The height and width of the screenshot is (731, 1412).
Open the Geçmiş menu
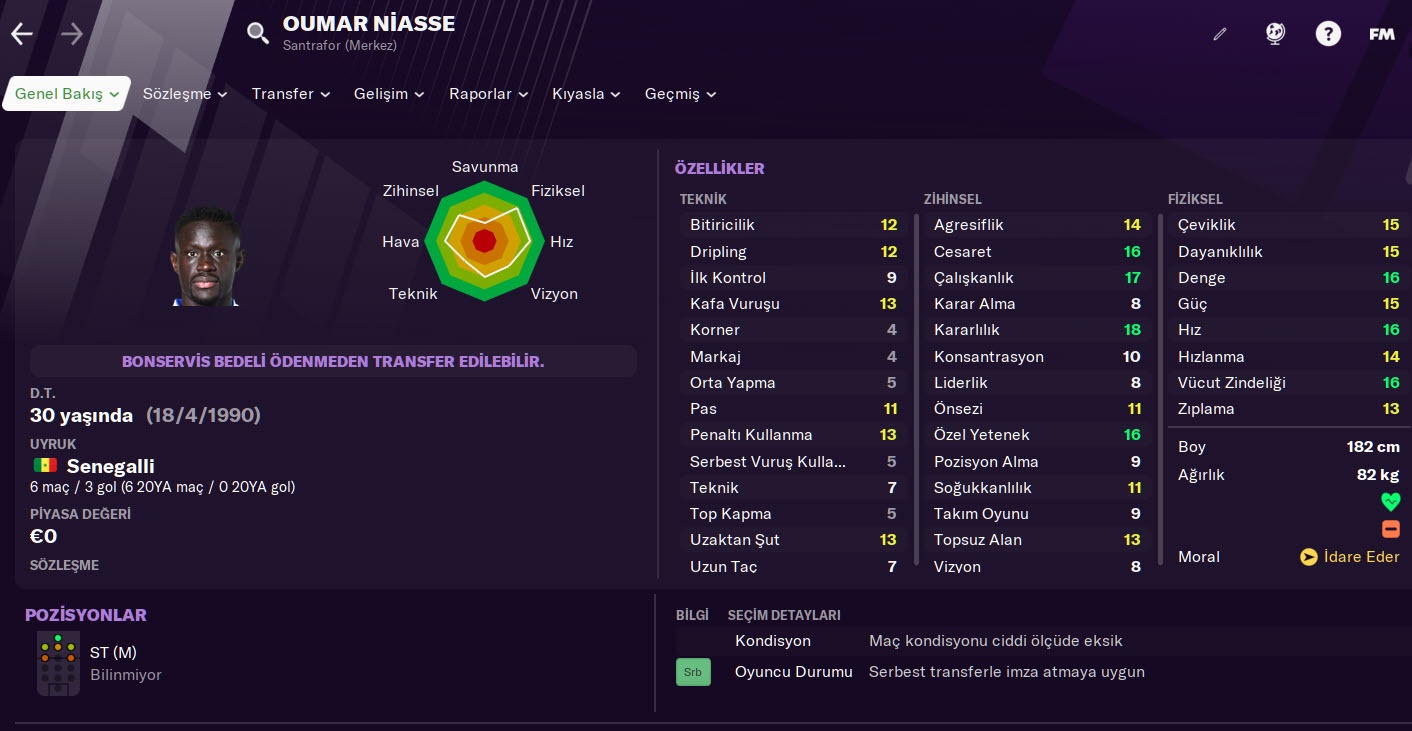coord(680,94)
